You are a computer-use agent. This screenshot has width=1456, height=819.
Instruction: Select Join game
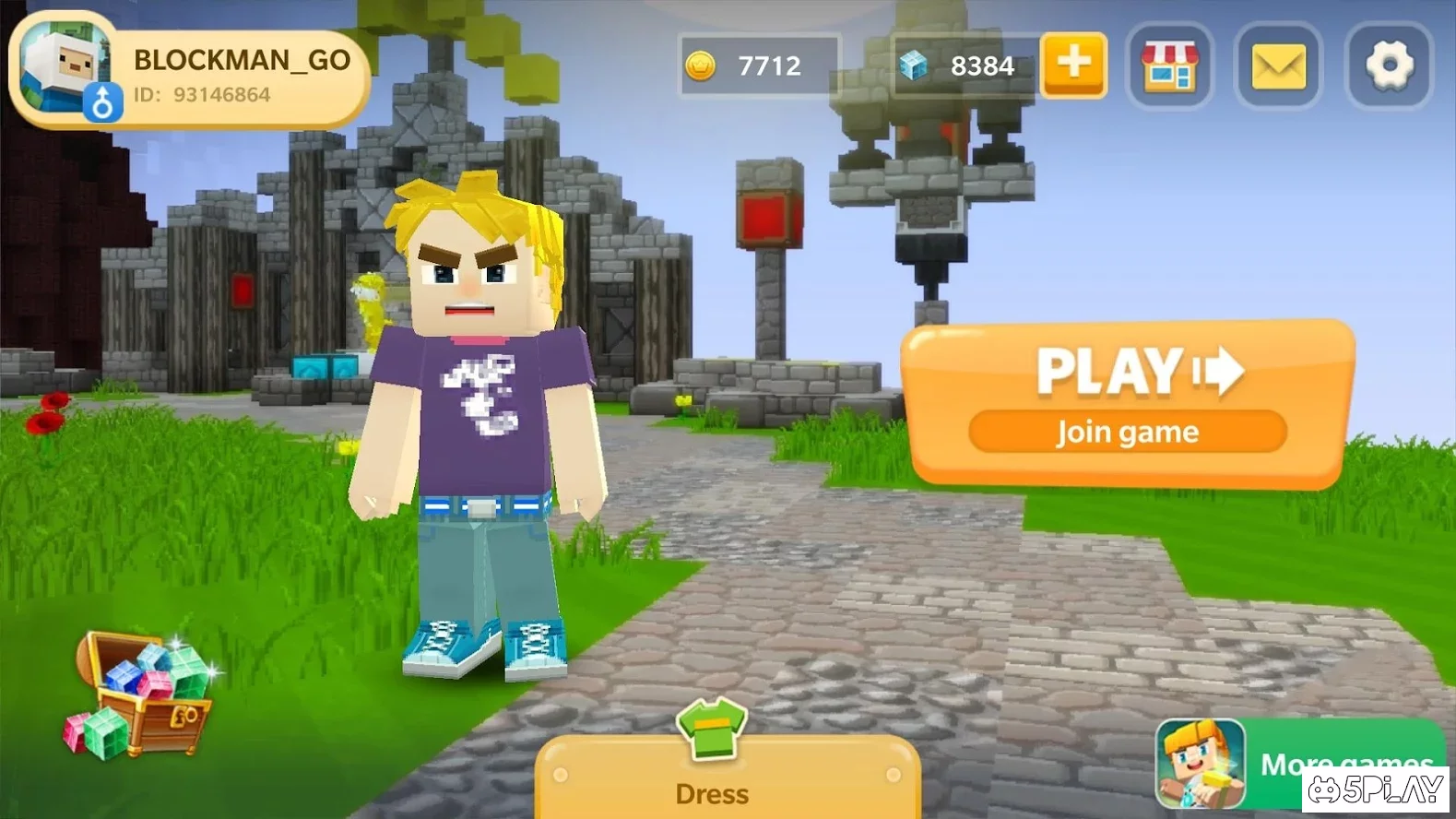point(1127,431)
